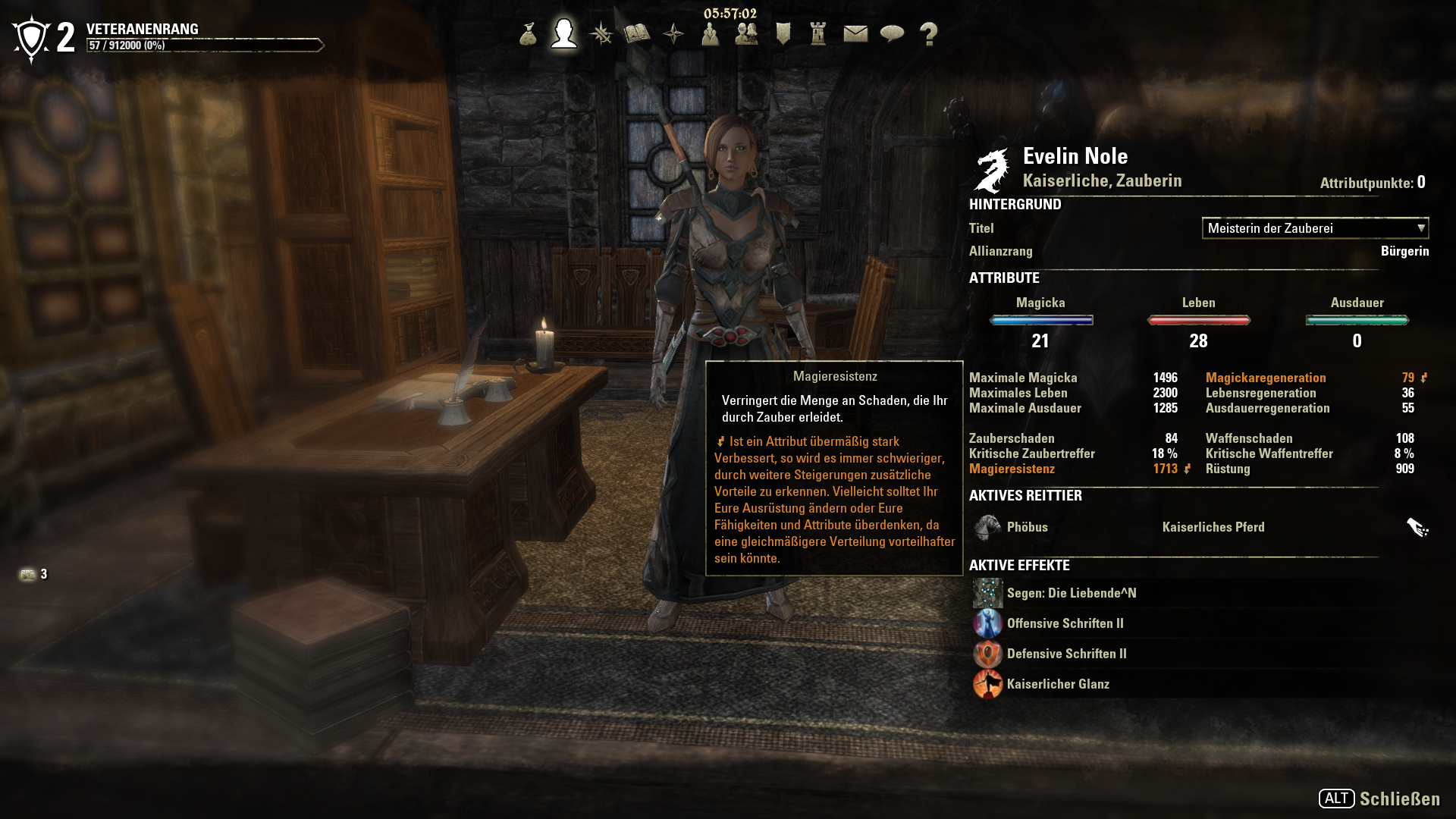Select the Offensive Schriften II effect
The image size is (1456, 819).
[1065, 623]
